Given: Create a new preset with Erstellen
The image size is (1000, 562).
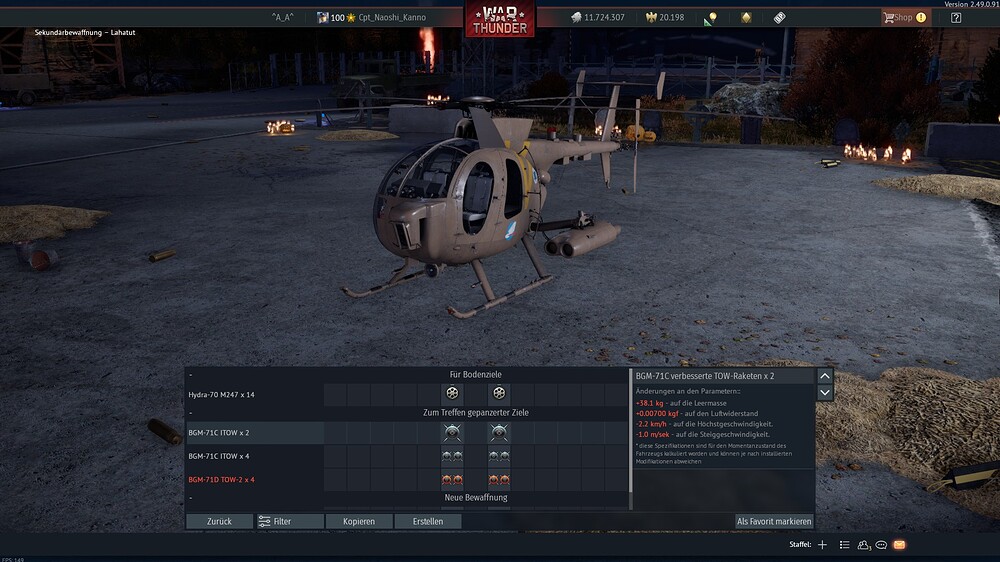Looking at the screenshot, I should (427, 521).
